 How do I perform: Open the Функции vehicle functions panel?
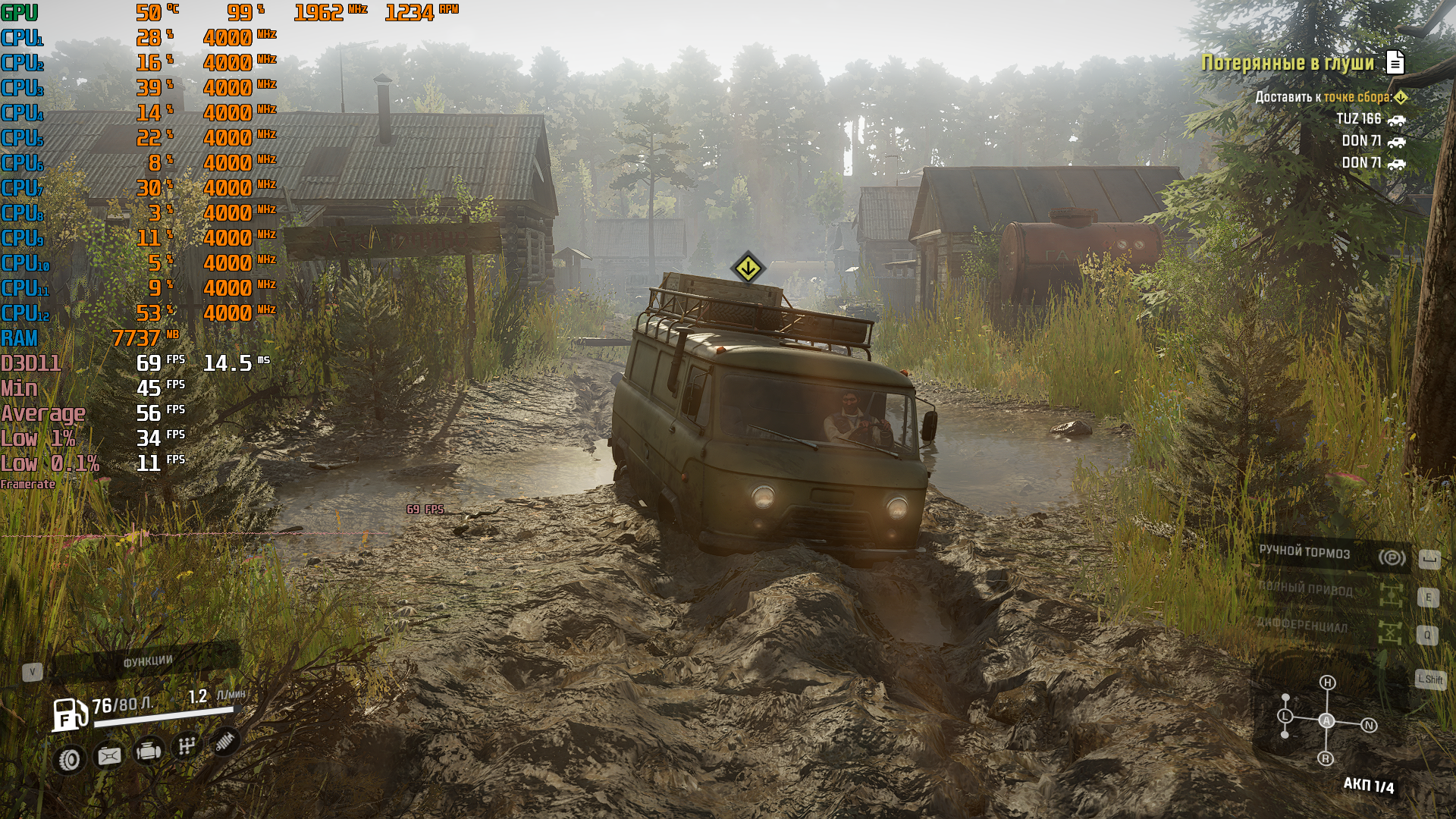146,662
